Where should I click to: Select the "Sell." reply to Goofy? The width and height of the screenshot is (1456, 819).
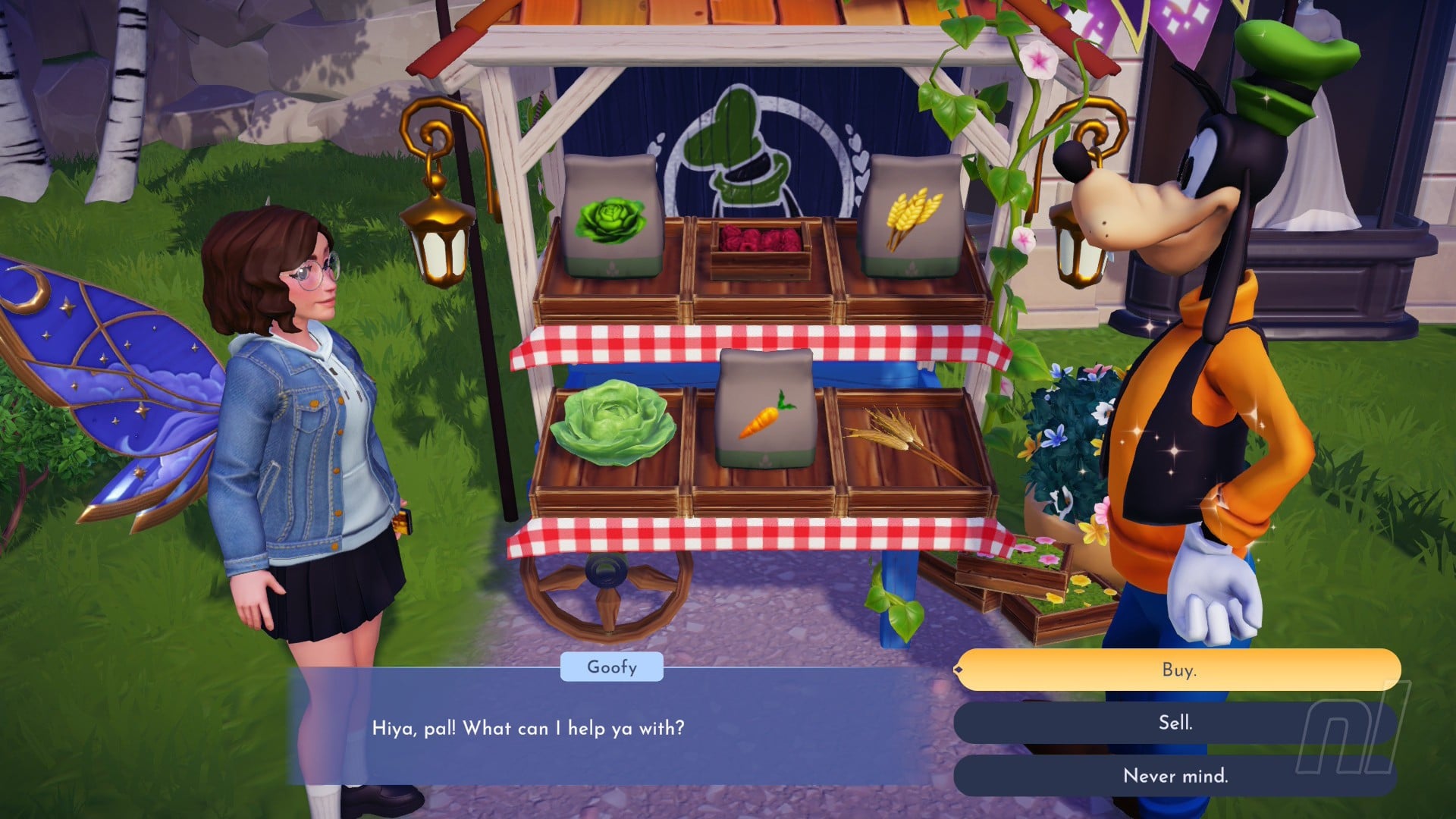pos(1175,723)
